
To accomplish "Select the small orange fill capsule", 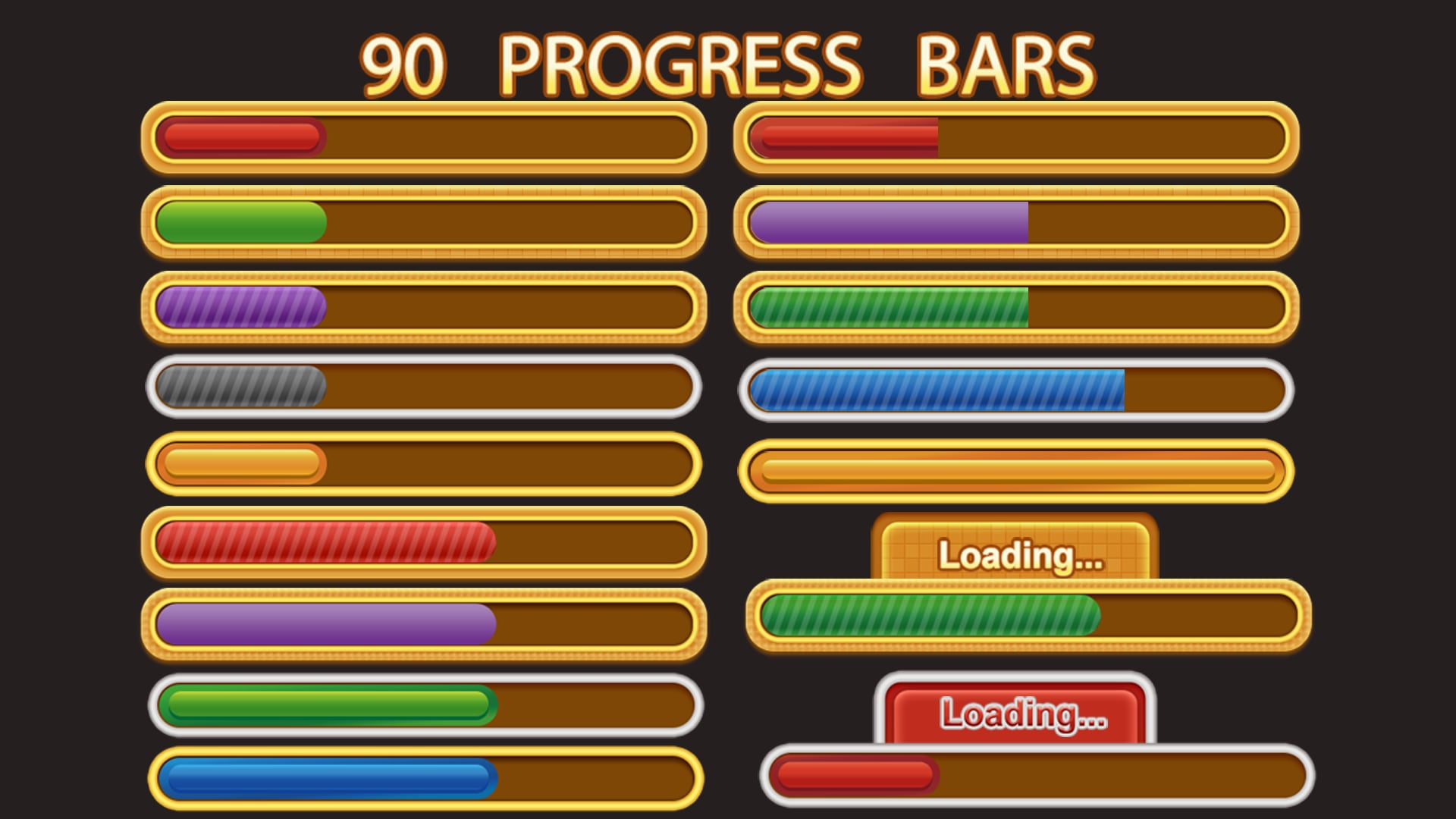I will click(x=239, y=463).
